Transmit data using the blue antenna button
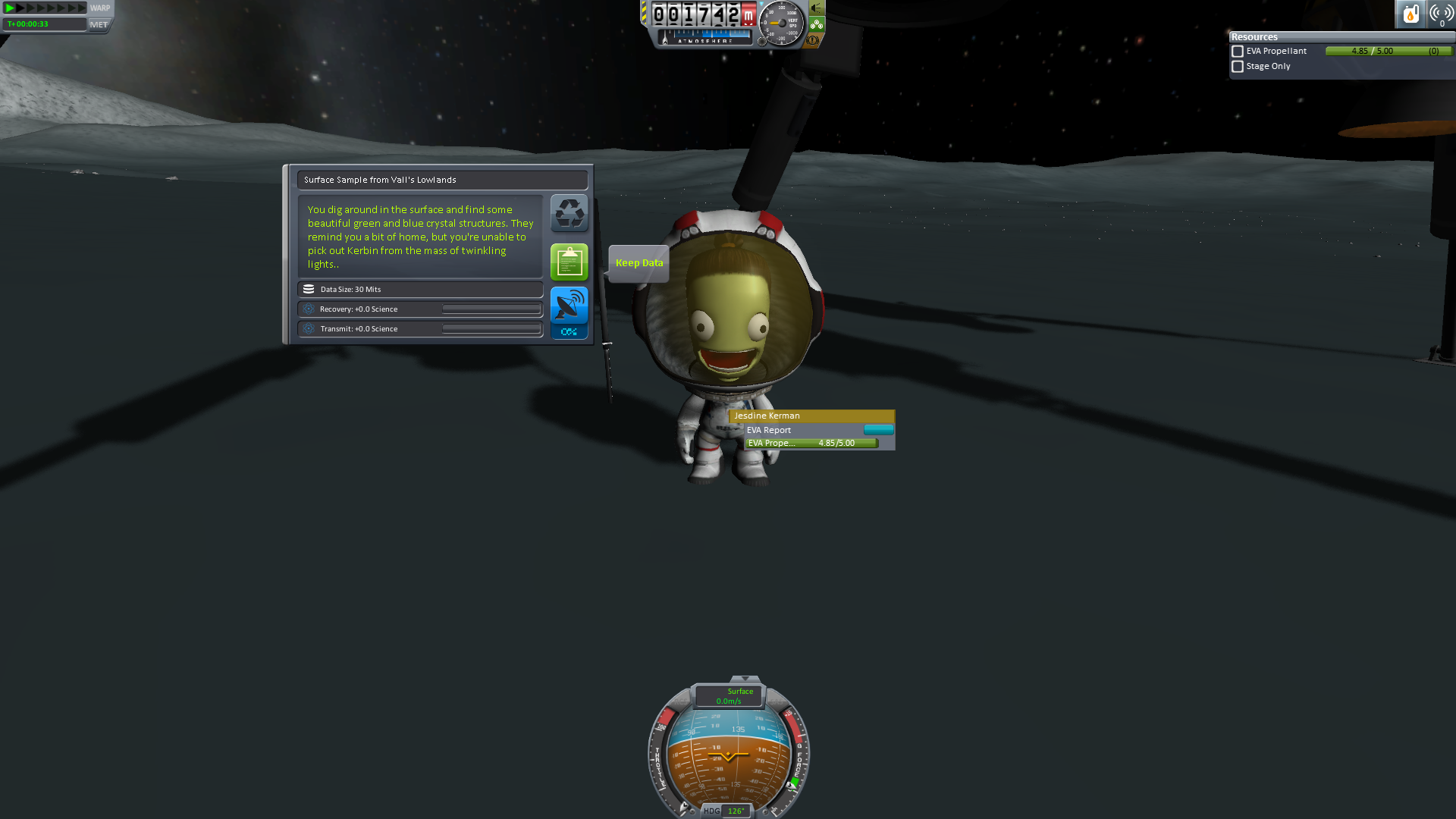 click(569, 306)
